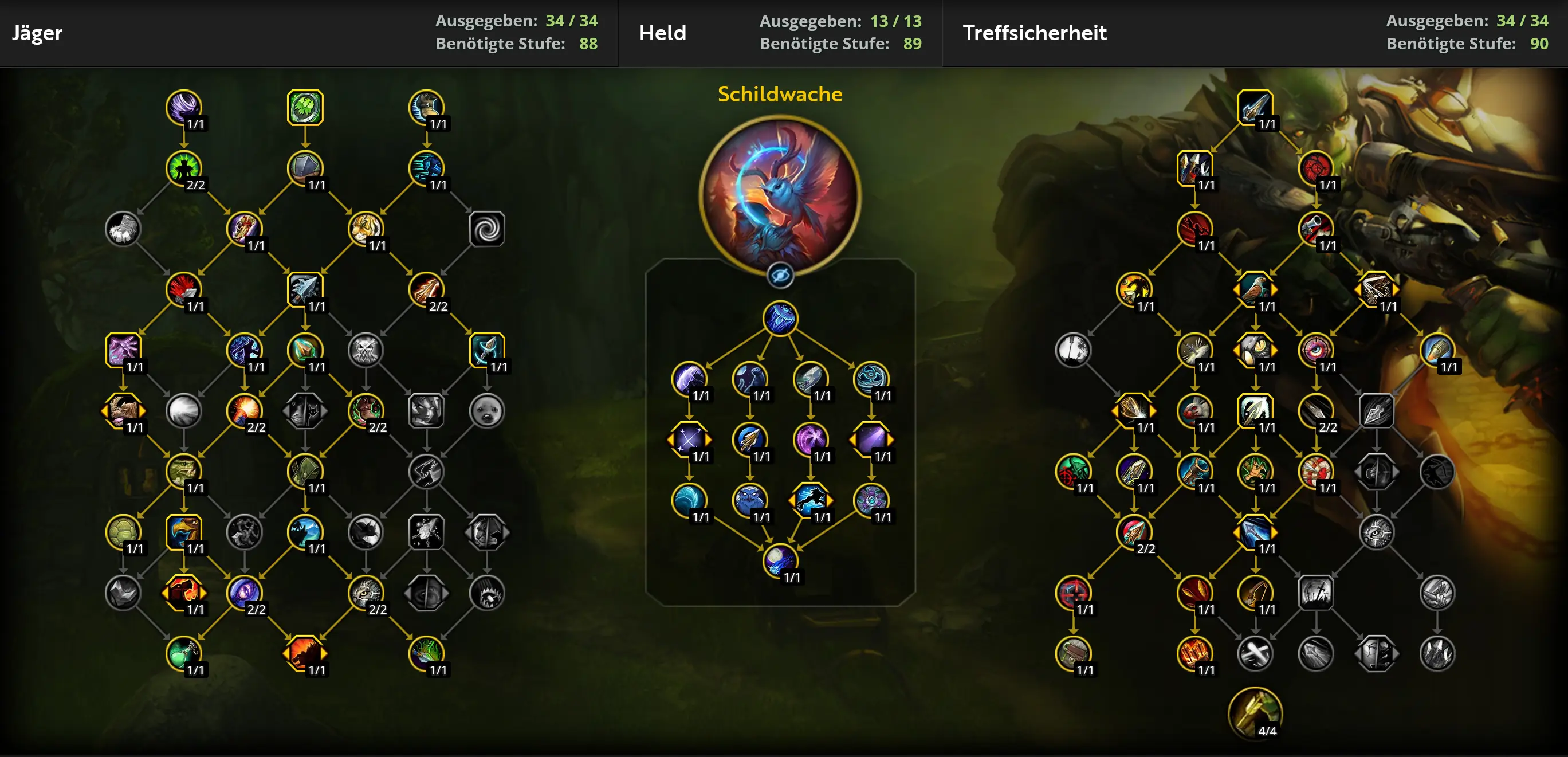Viewport: 1568px width, 757px height.
Task: Select the grey skull talent node
Action: point(366,350)
